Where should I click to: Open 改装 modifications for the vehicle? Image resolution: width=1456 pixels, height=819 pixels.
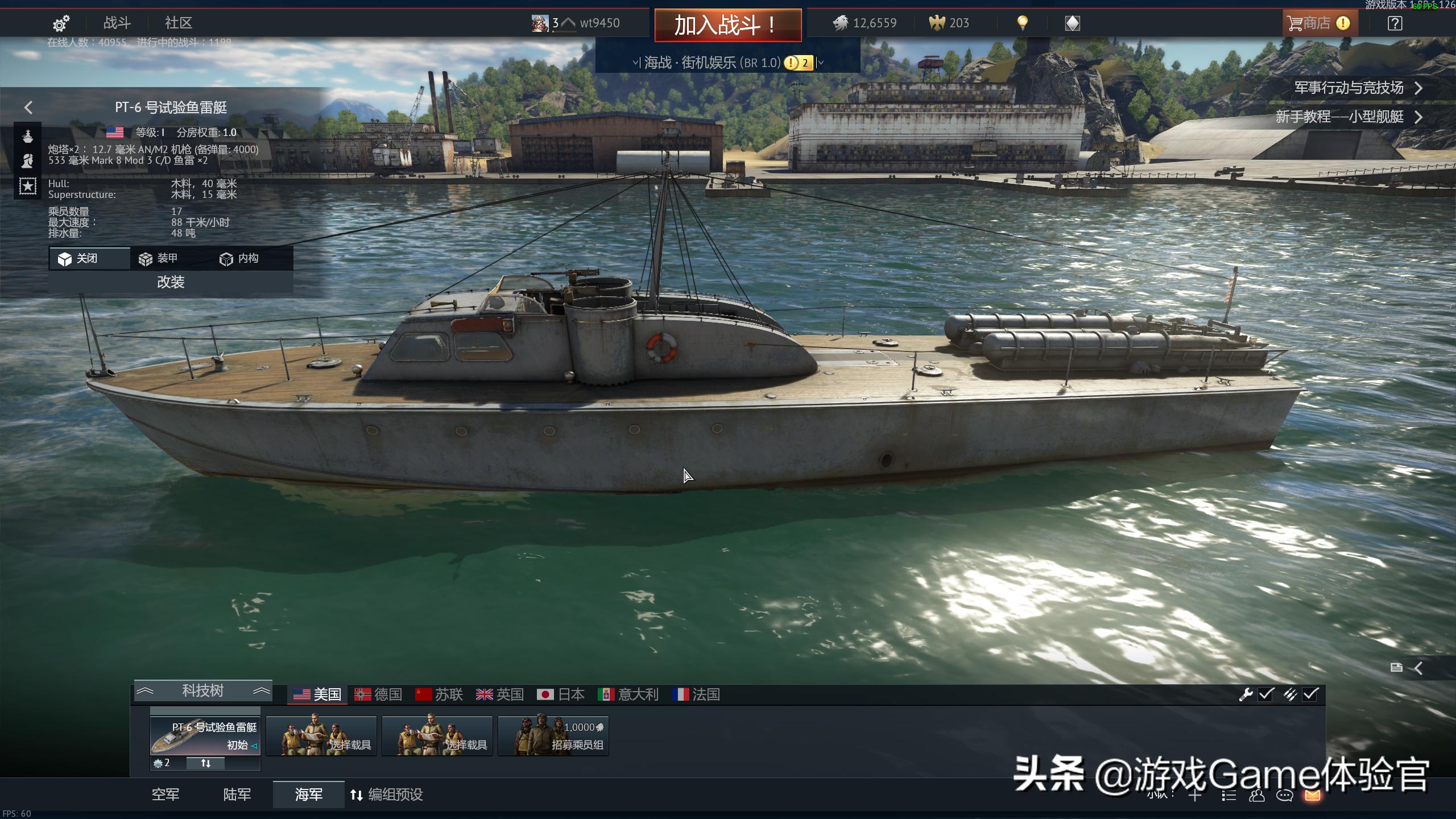coord(170,282)
